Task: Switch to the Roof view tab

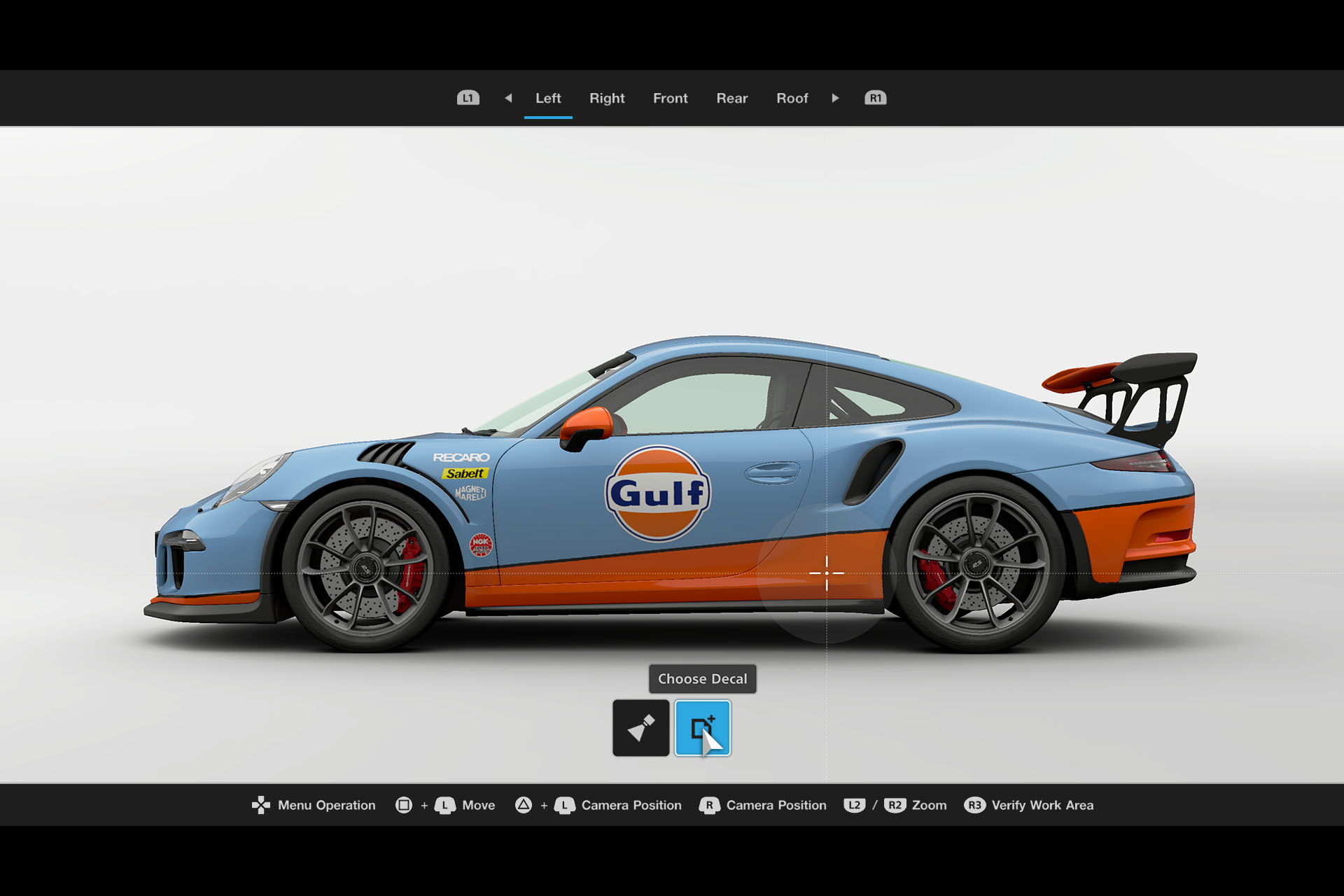Action: 792,99
